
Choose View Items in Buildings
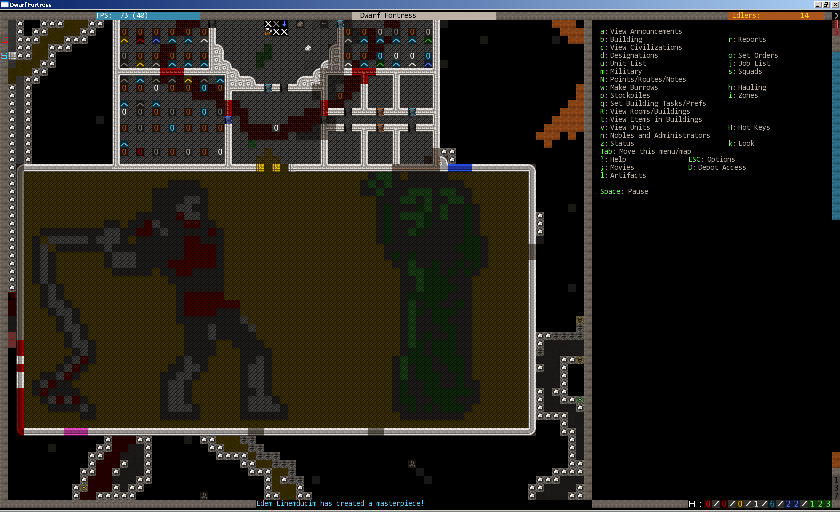click(653, 119)
